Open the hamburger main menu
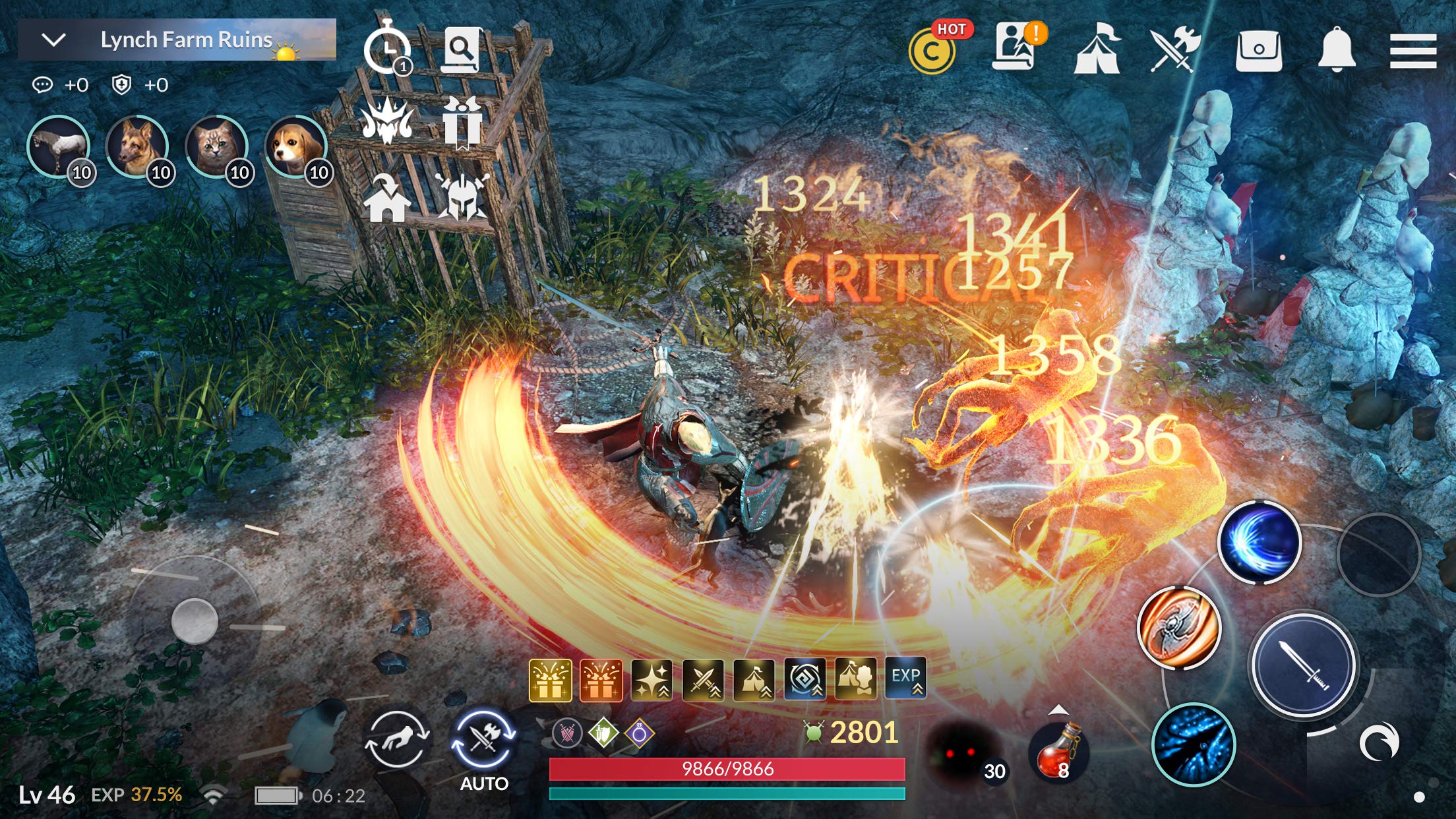1456x819 pixels. [1412, 51]
